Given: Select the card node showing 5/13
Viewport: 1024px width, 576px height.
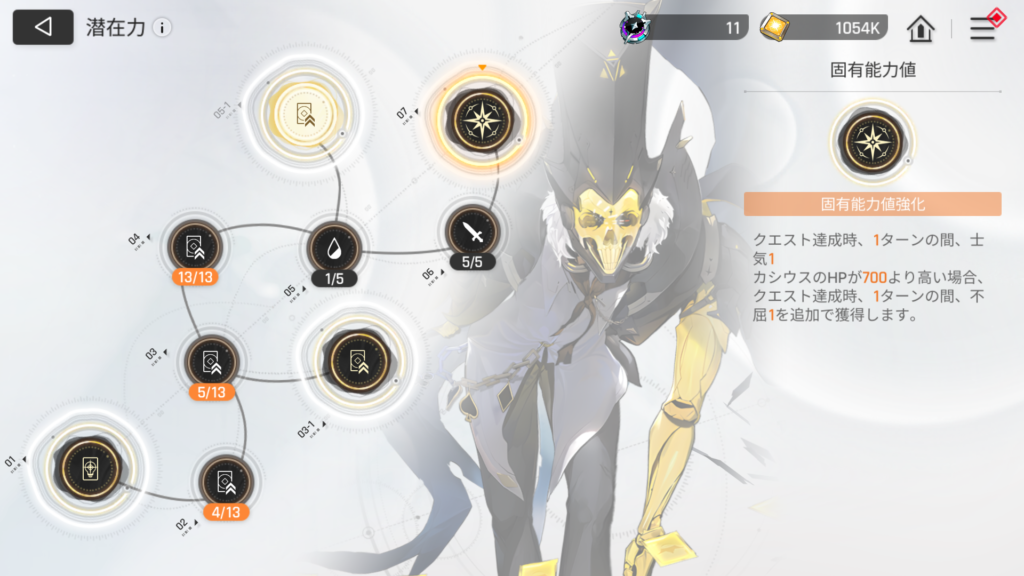Looking at the screenshot, I should click(x=211, y=362).
